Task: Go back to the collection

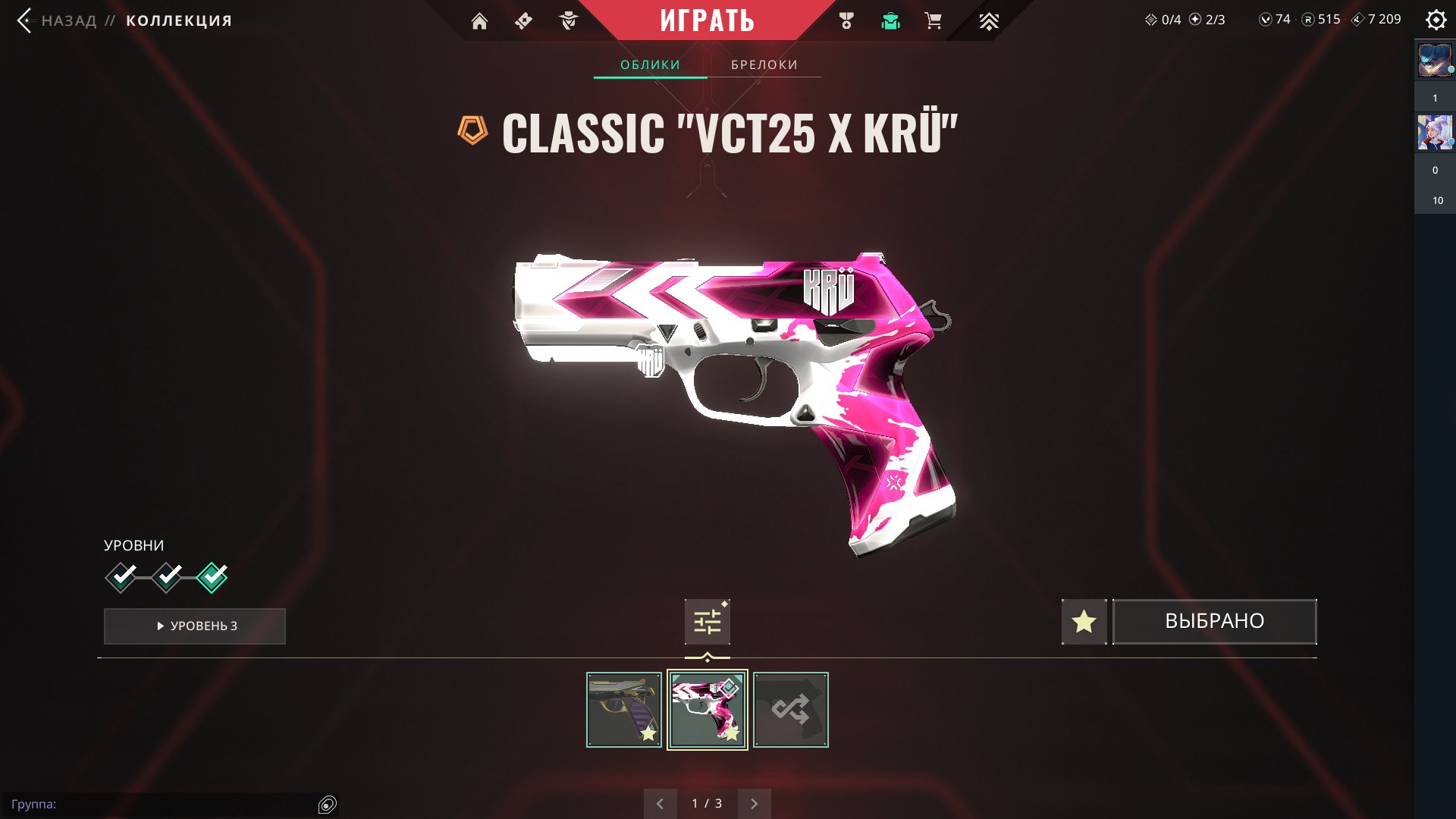Action: pos(26,20)
